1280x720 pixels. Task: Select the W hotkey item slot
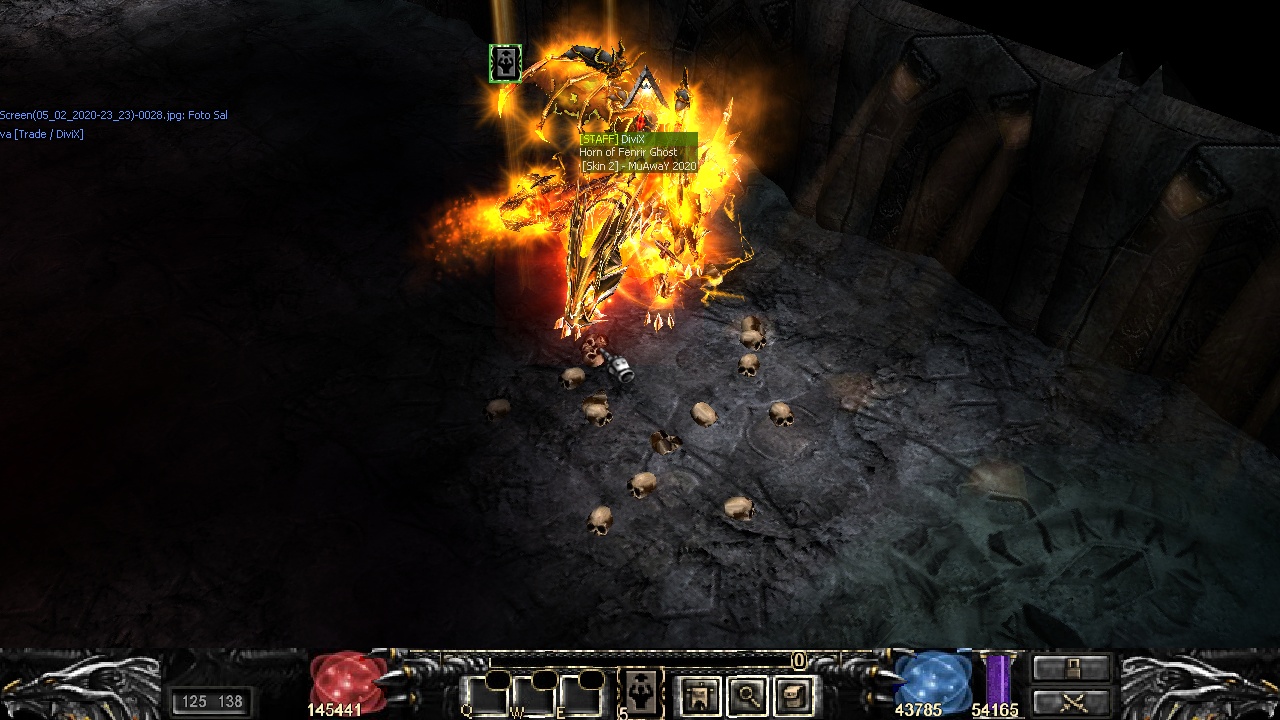[533, 694]
